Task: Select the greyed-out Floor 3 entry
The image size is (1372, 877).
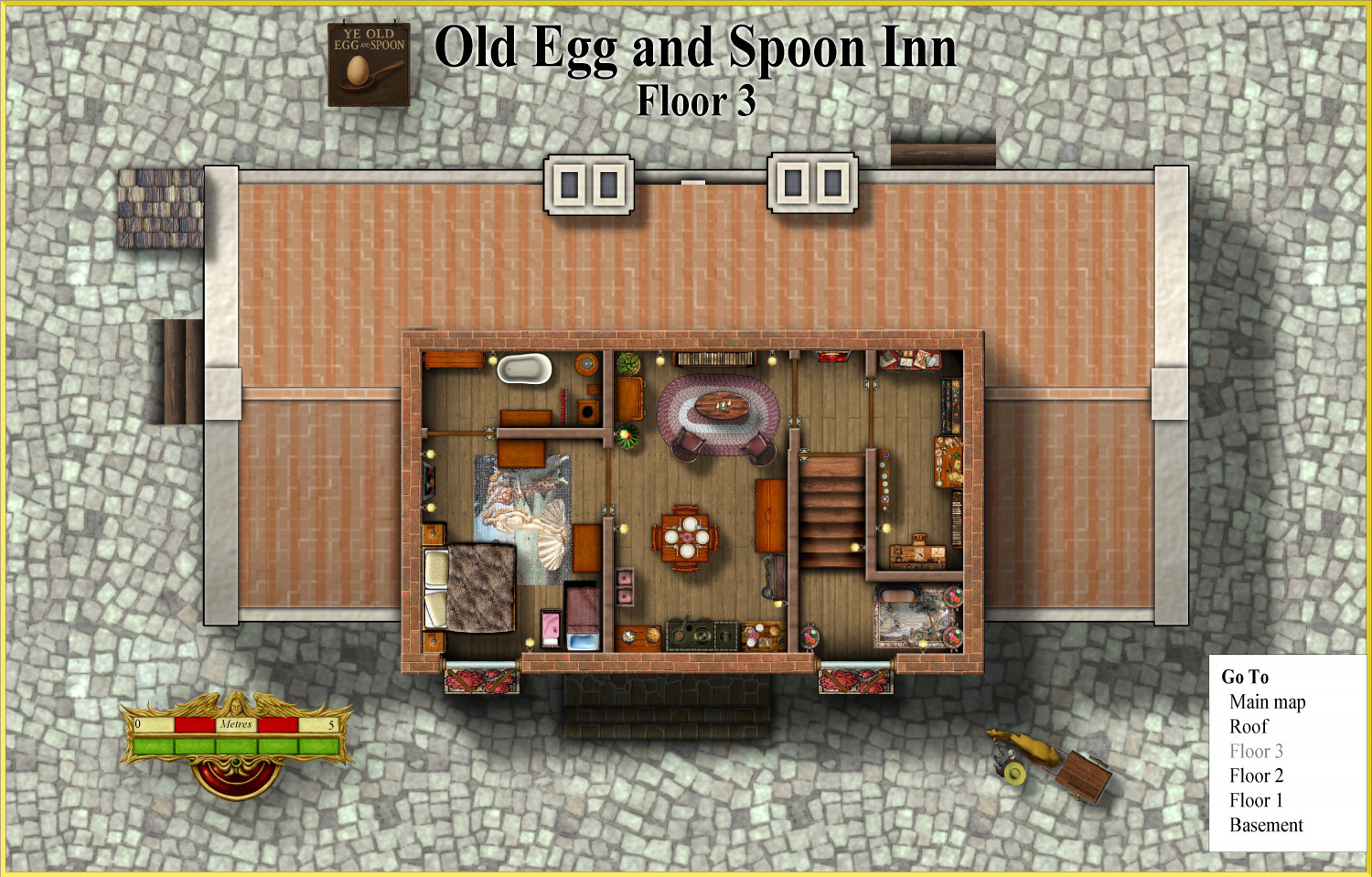Action: (1256, 752)
